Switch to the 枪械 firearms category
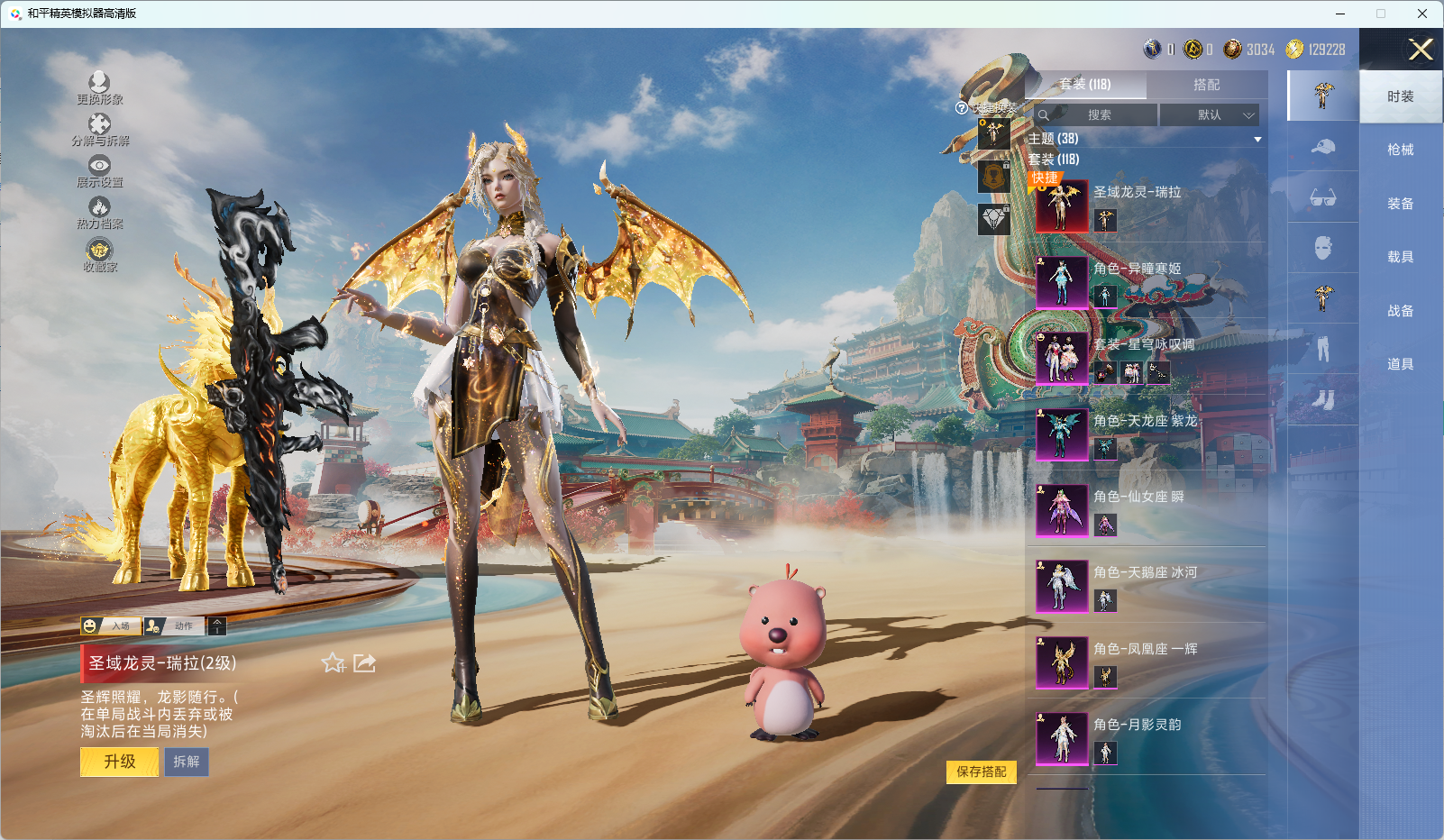Screen dimensions: 1444x840 tap(1400, 150)
